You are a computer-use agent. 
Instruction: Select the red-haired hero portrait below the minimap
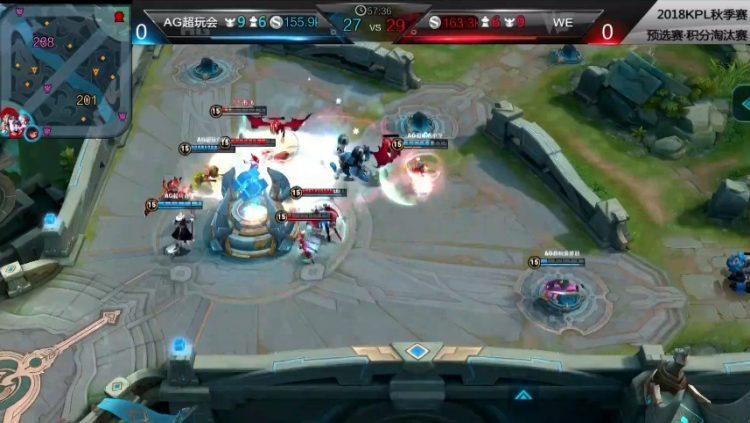pyautogui.click(x=12, y=122)
